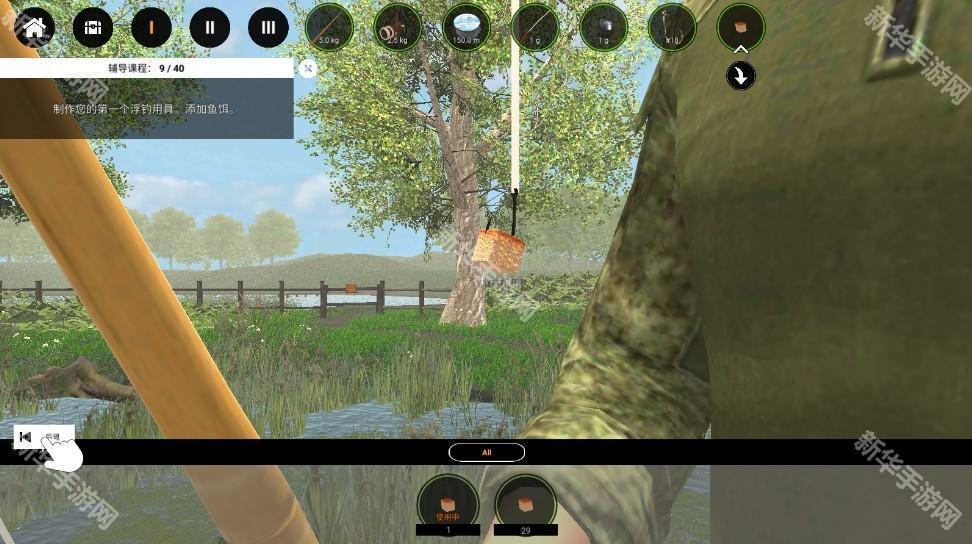Viewport: 972px width, 544px height.
Task: Open the x10 hook slot
Action: click(672, 27)
